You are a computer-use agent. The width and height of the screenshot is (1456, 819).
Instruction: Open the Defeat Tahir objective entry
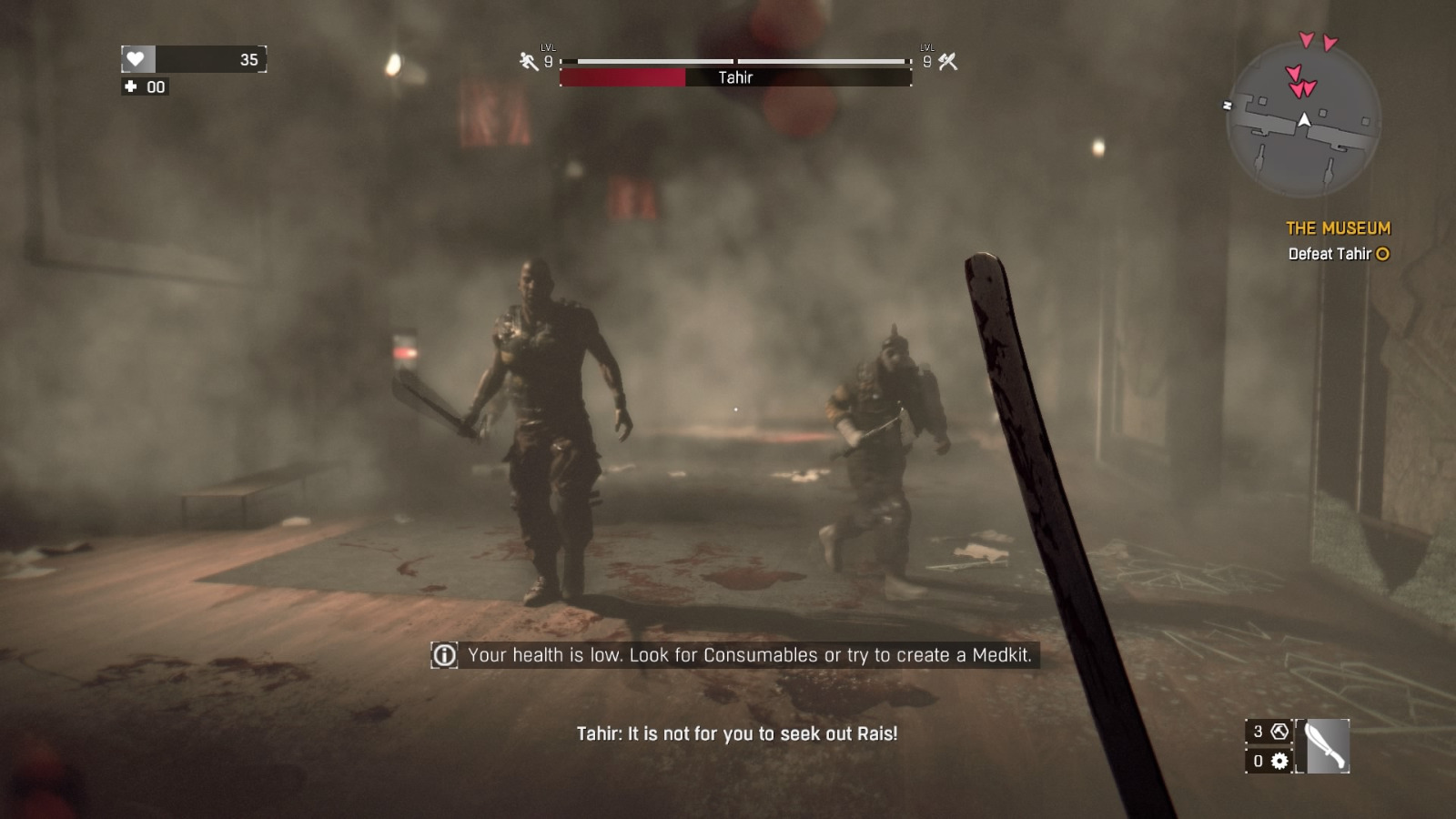[1331, 255]
